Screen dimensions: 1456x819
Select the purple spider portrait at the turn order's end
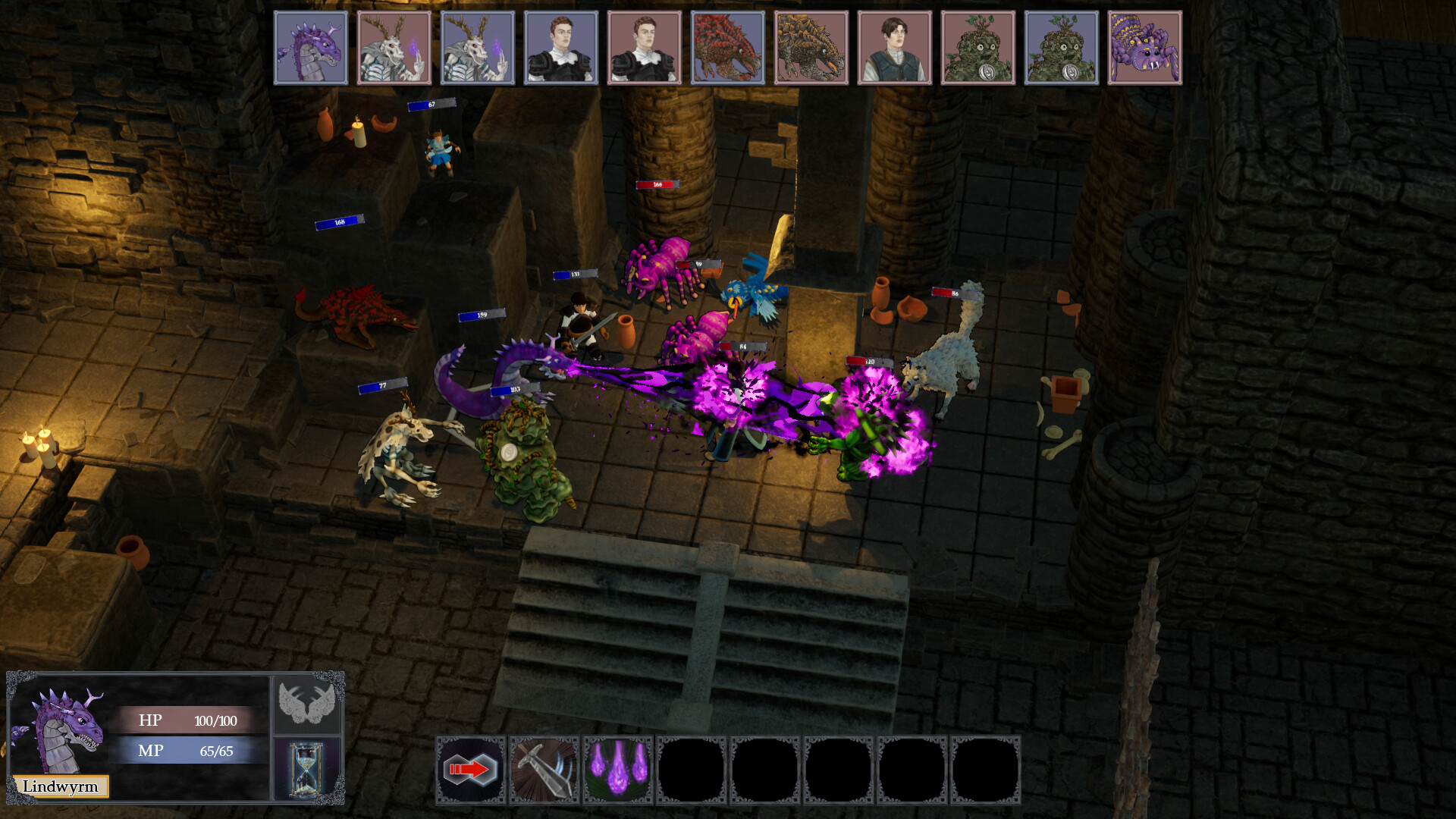pos(1145,47)
